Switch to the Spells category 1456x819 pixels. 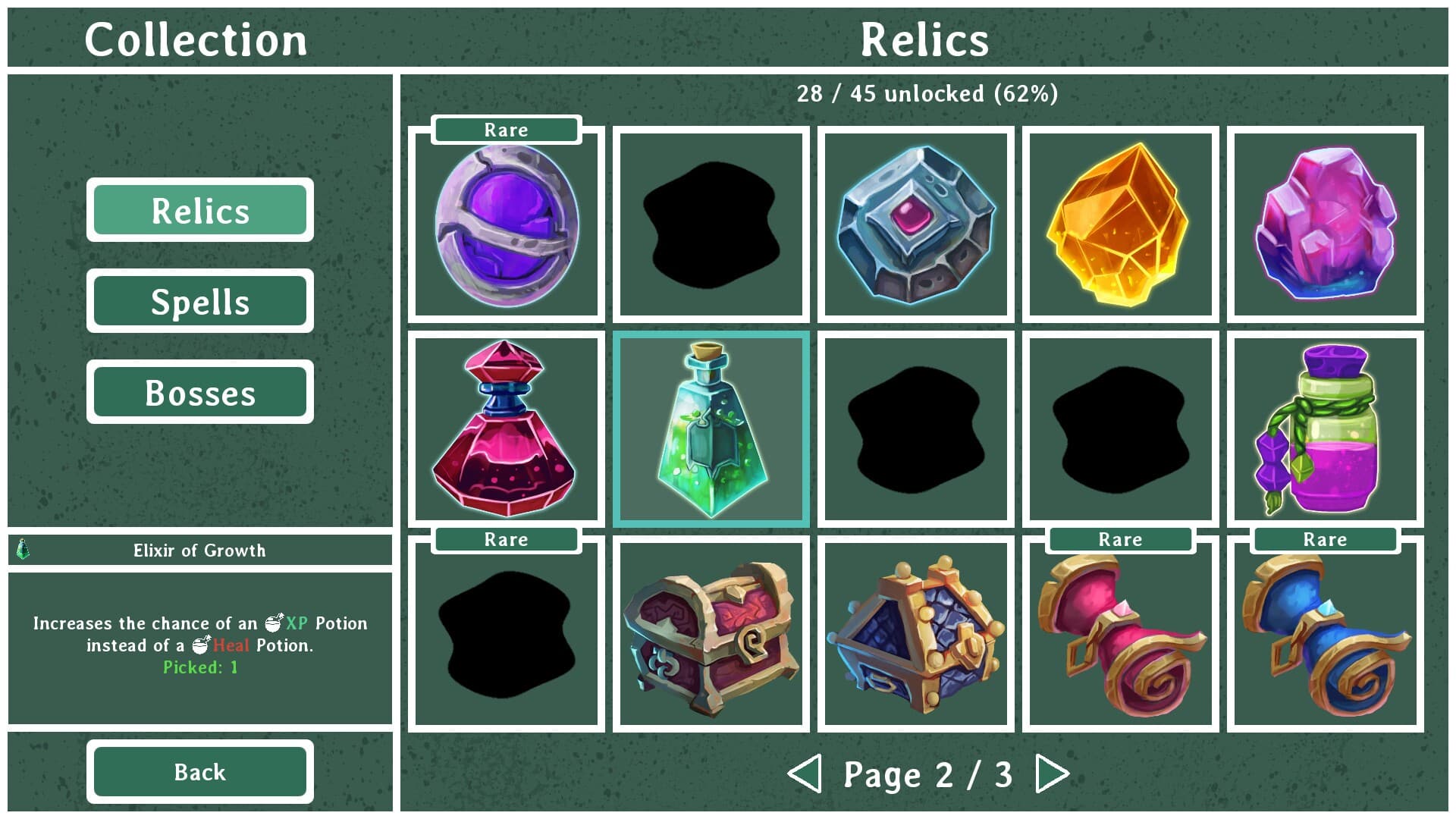click(x=200, y=301)
